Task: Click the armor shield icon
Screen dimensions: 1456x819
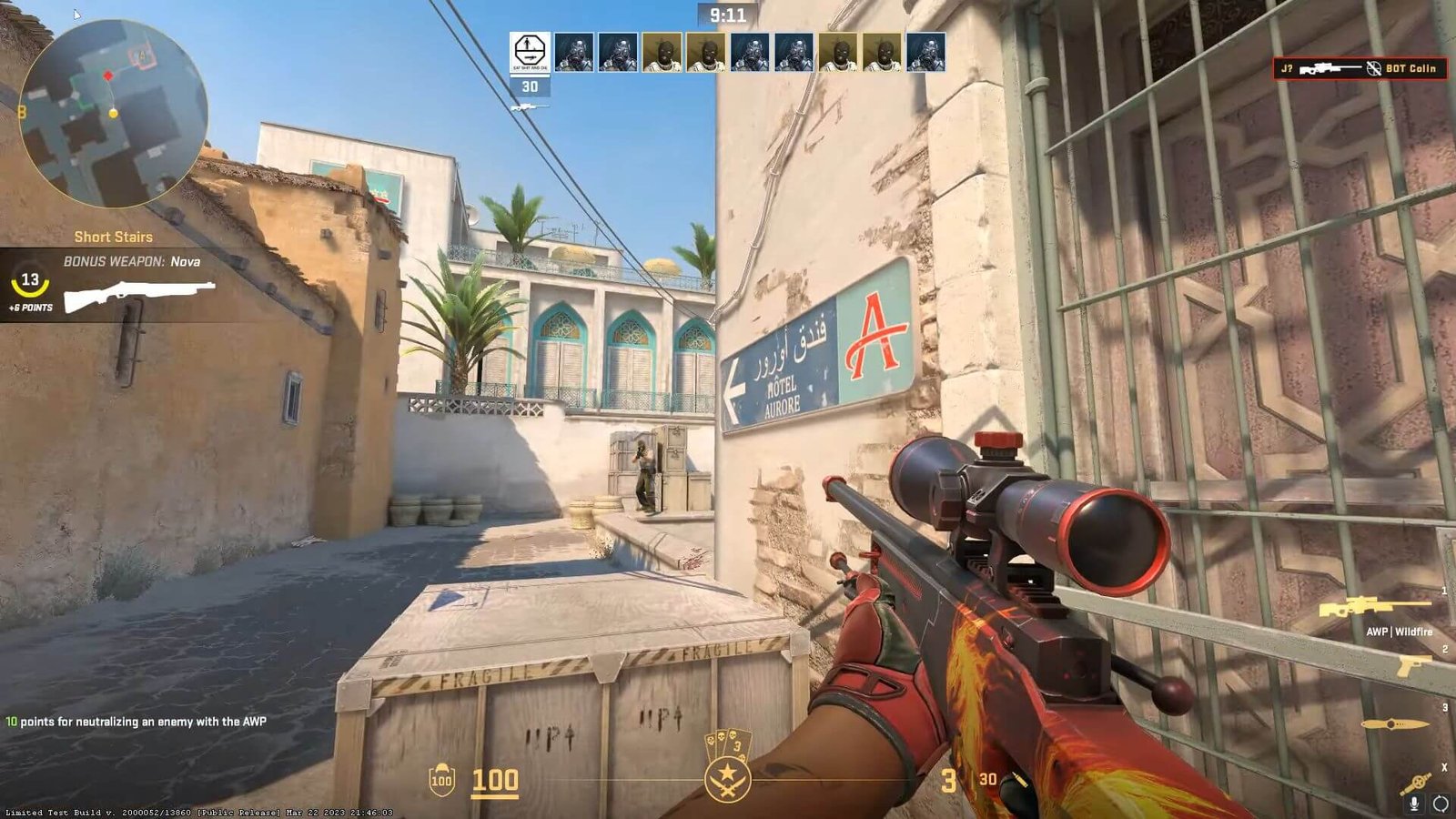Action: tap(441, 780)
